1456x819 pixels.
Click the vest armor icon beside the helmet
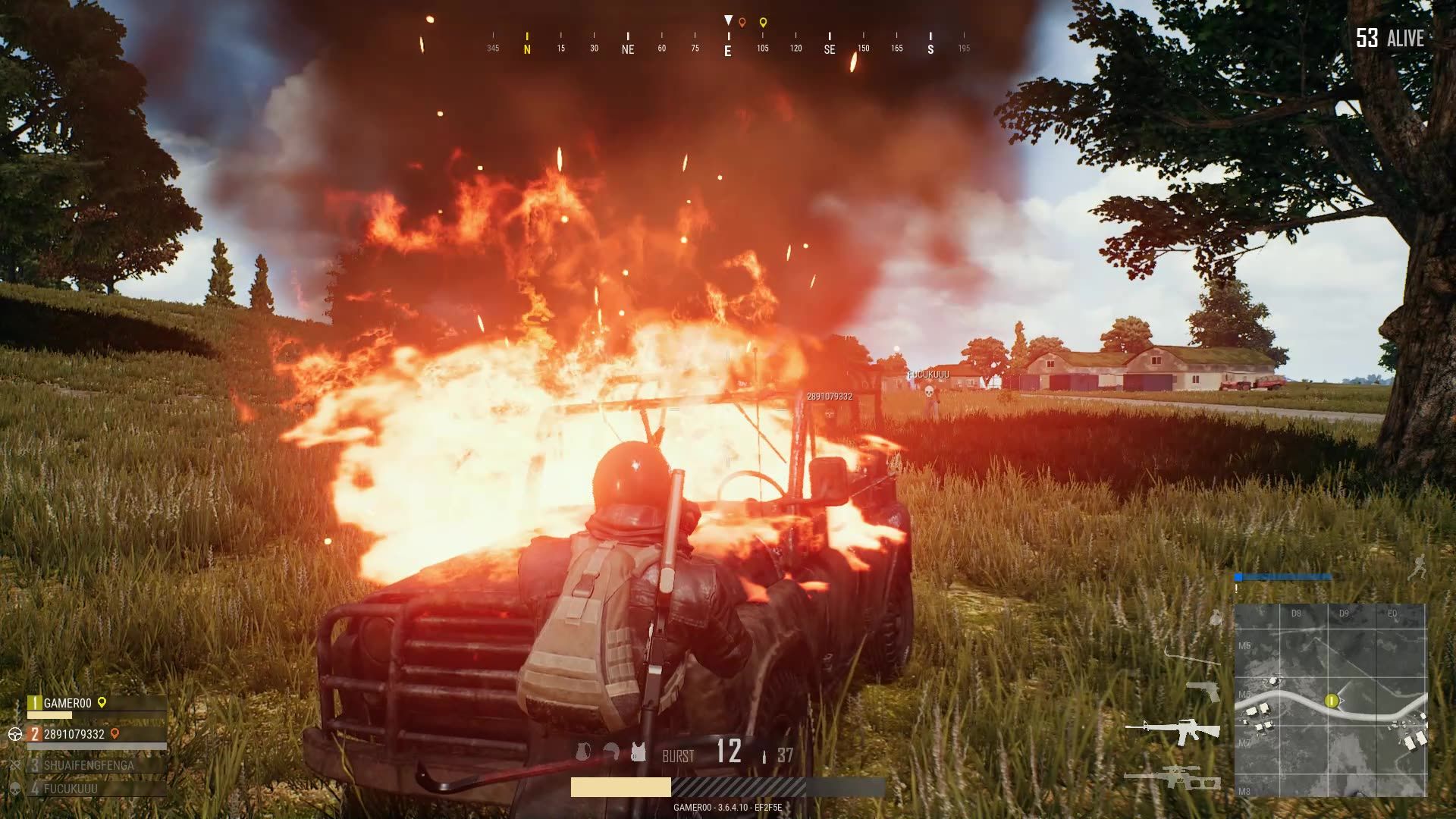pos(639,751)
